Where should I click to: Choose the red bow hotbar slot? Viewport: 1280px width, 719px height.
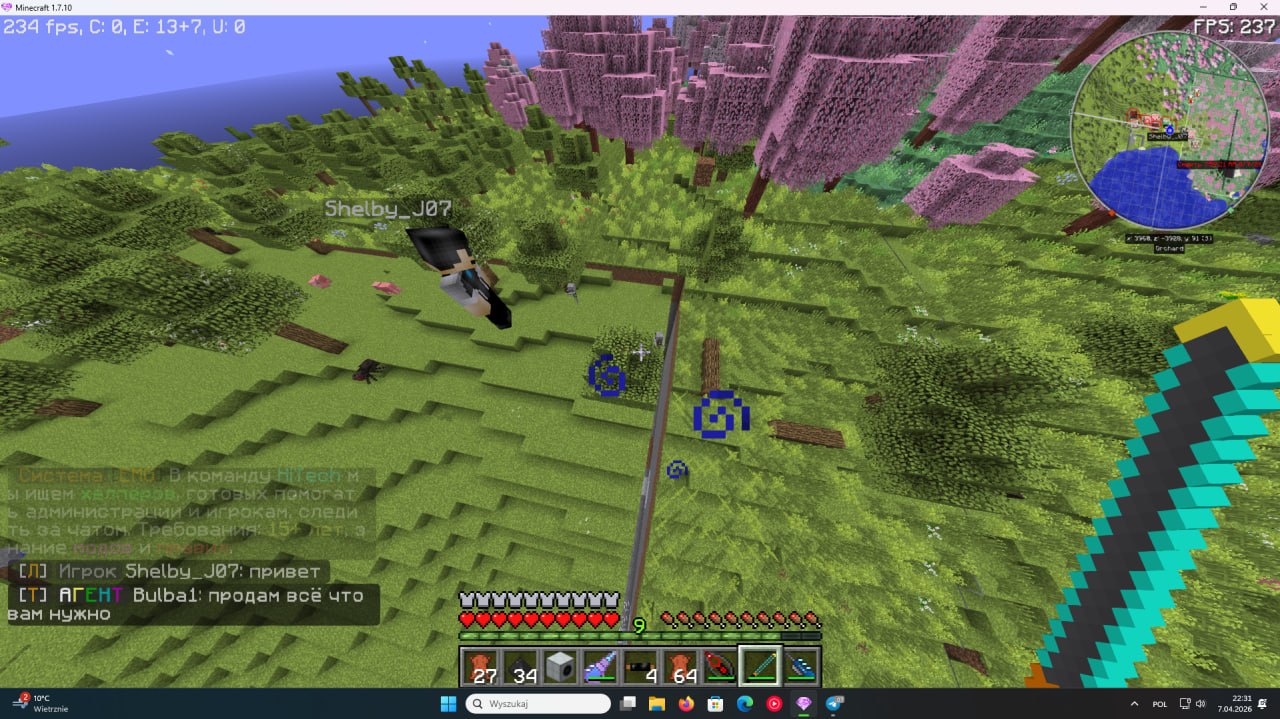[721, 667]
